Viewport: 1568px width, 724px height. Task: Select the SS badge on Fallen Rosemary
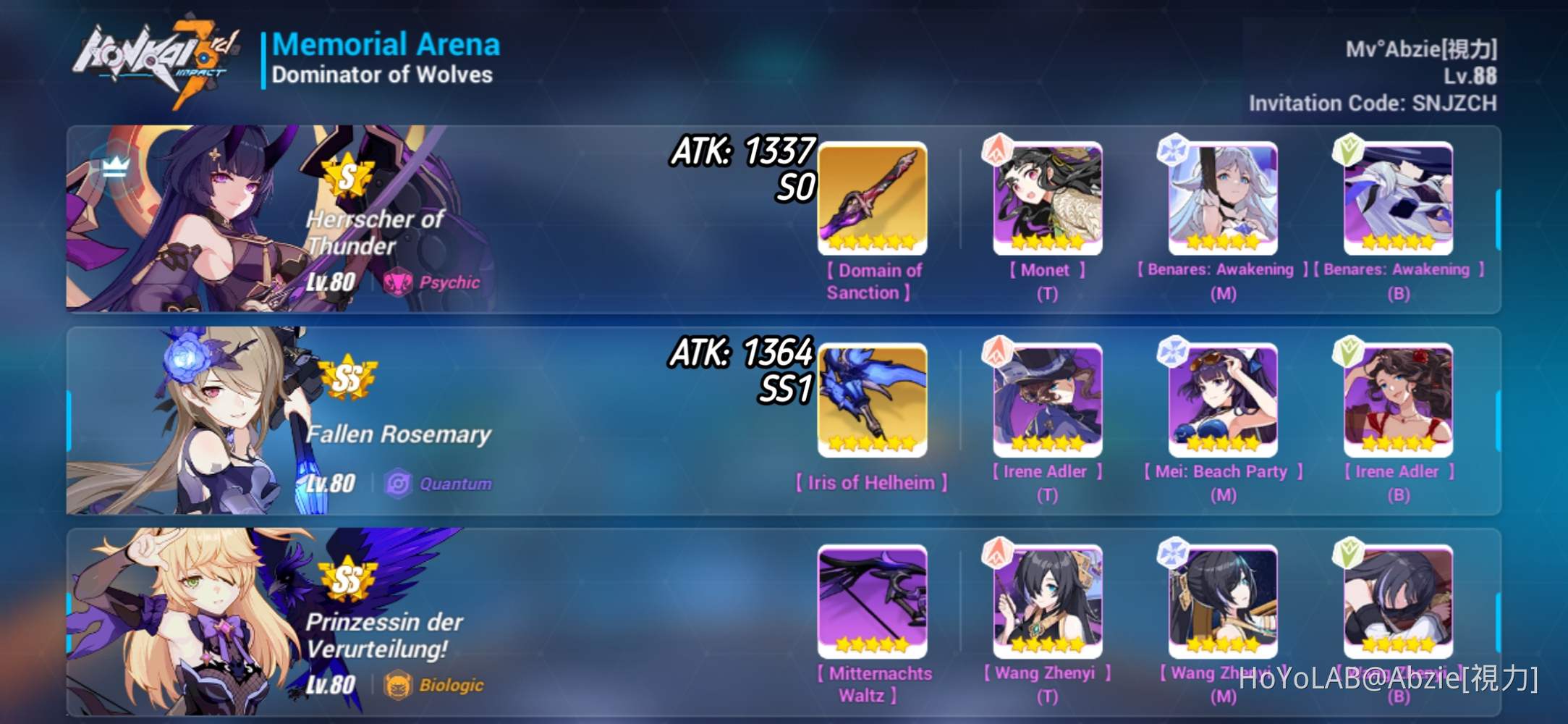click(x=344, y=377)
